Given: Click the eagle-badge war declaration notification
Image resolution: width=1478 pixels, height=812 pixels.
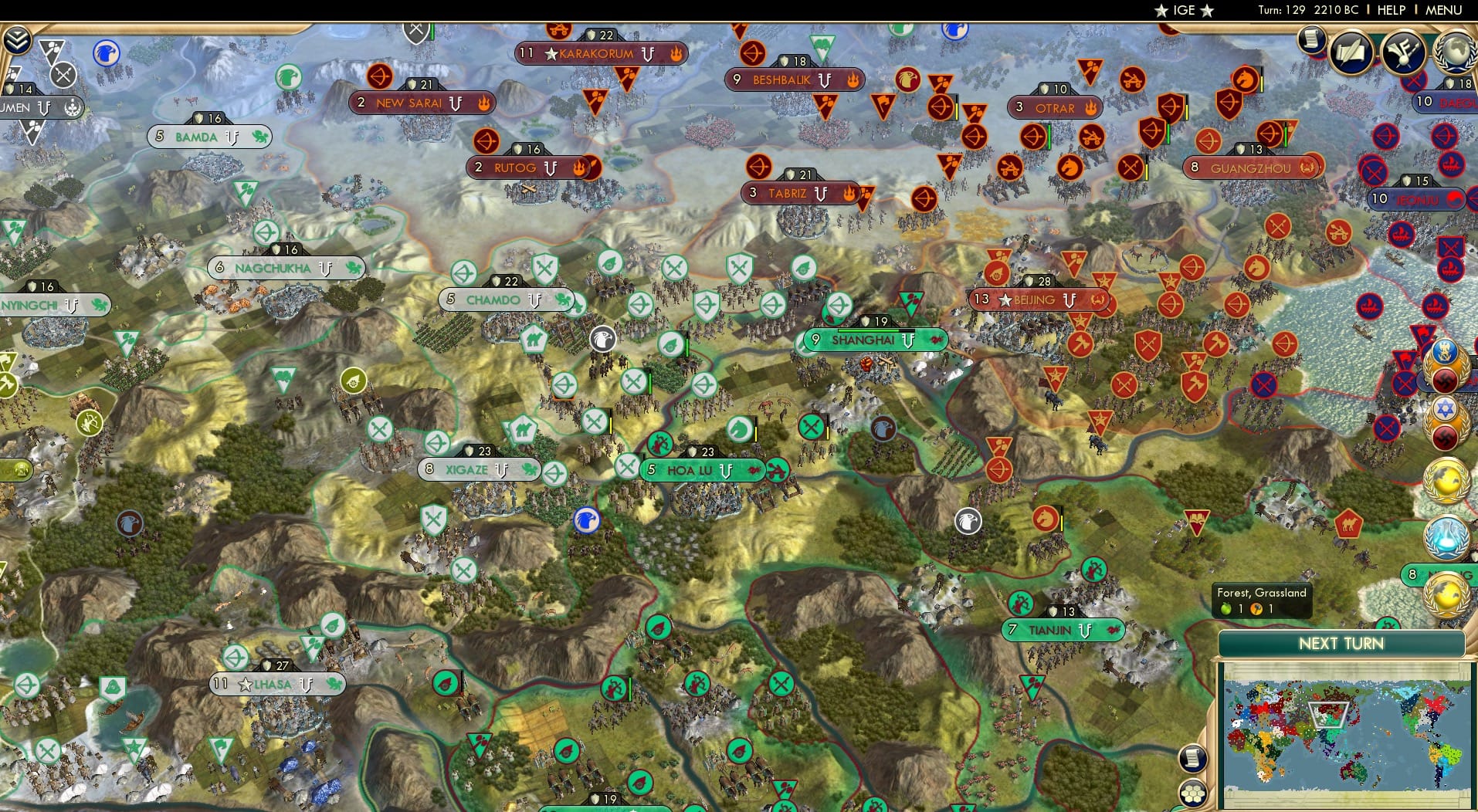Looking at the screenshot, I should coord(1445,350).
